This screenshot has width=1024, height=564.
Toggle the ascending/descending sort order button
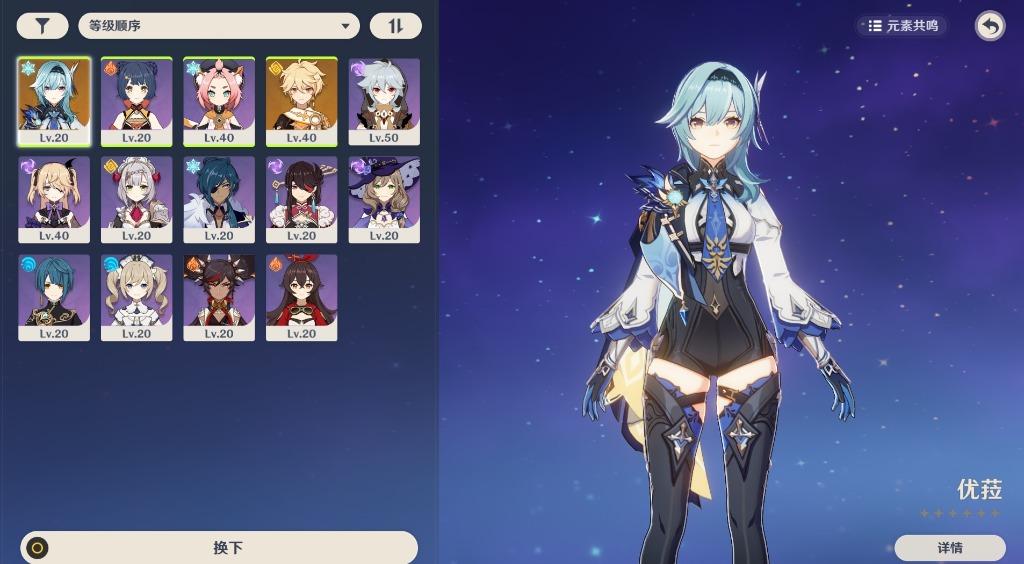point(395,26)
